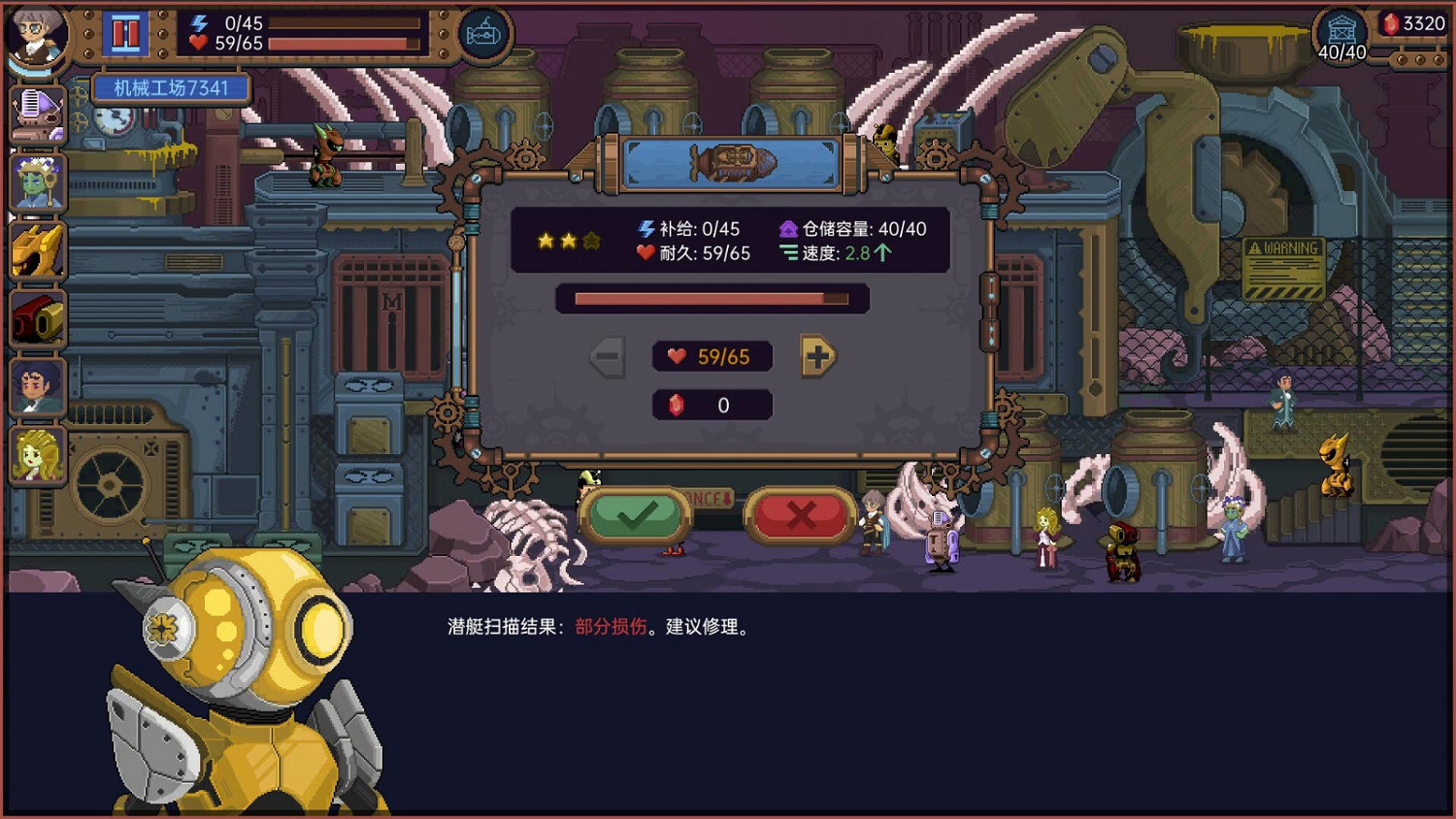Click the red cannon equipment sidebar icon
Viewport: 1456px width, 819px height.
pyautogui.click(x=36, y=315)
